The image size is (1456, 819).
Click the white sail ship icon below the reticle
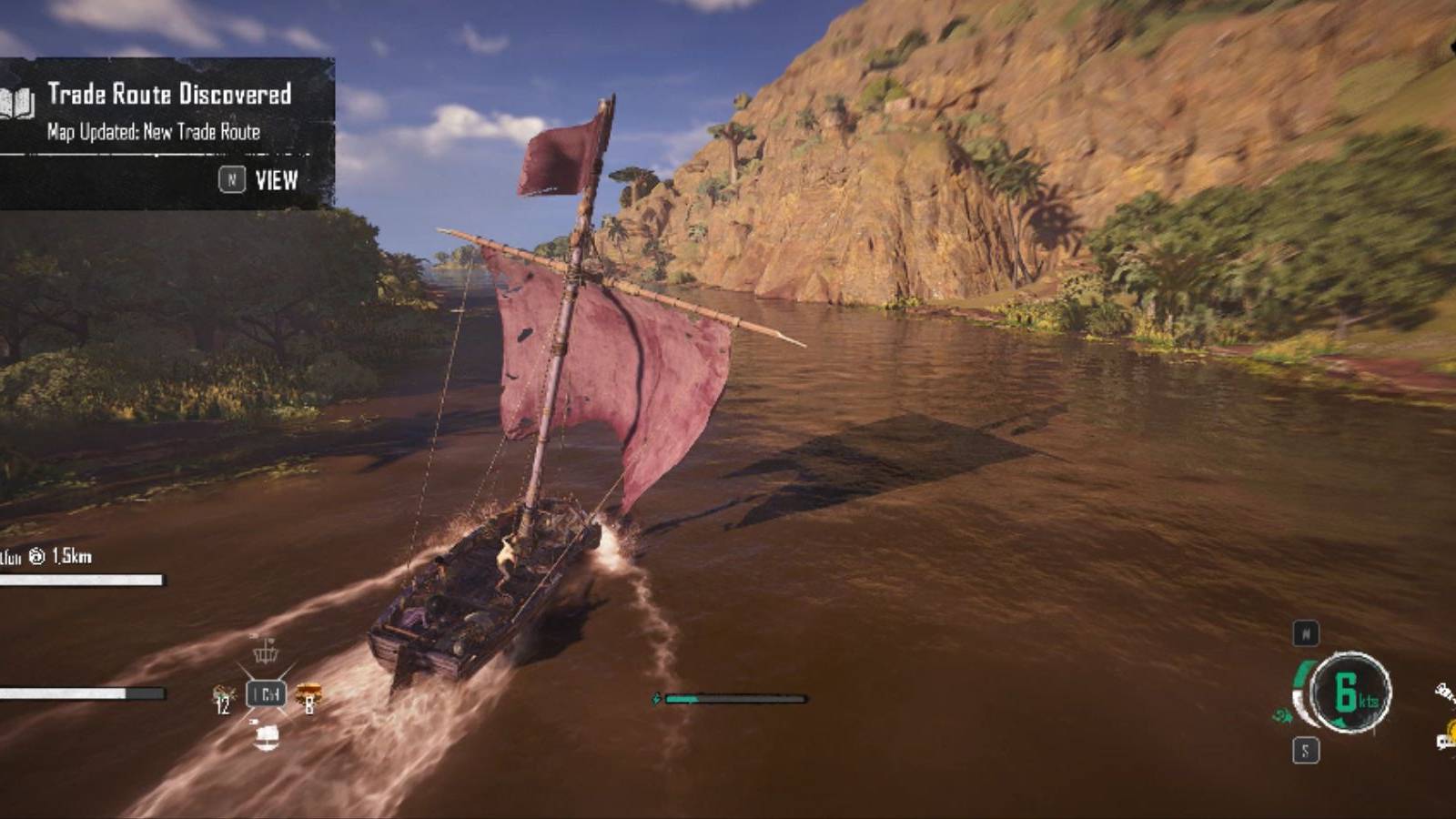coord(268,739)
